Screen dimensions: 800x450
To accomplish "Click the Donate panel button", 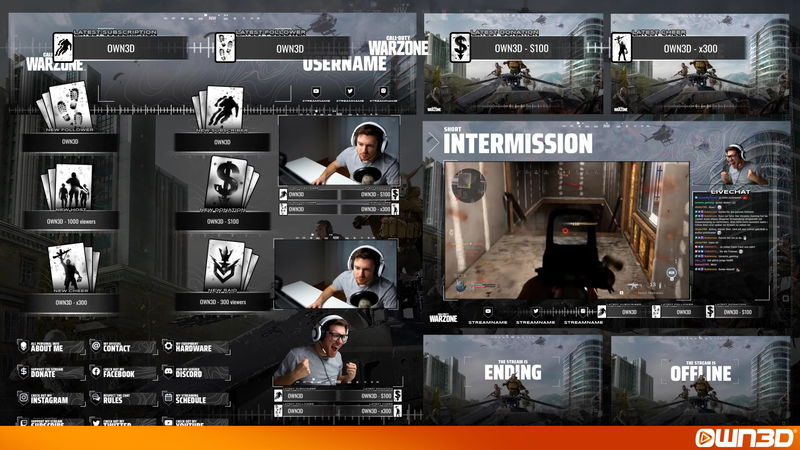I will click(x=50, y=372).
